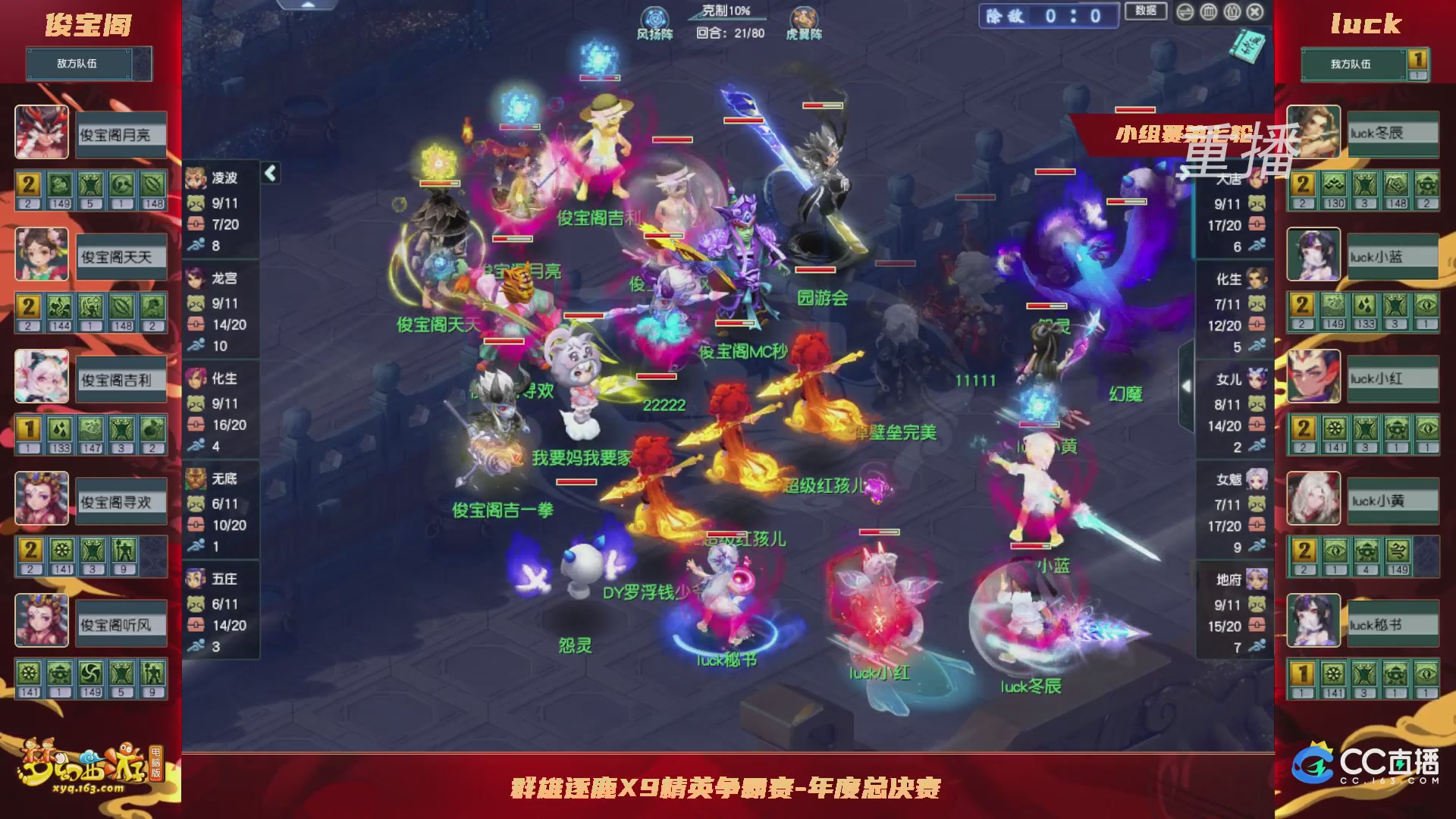The height and width of the screenshot is (819, 1456).
Task: Toggle the circular double-arrow icon near 数据
Action: [x=1185, y=13]
